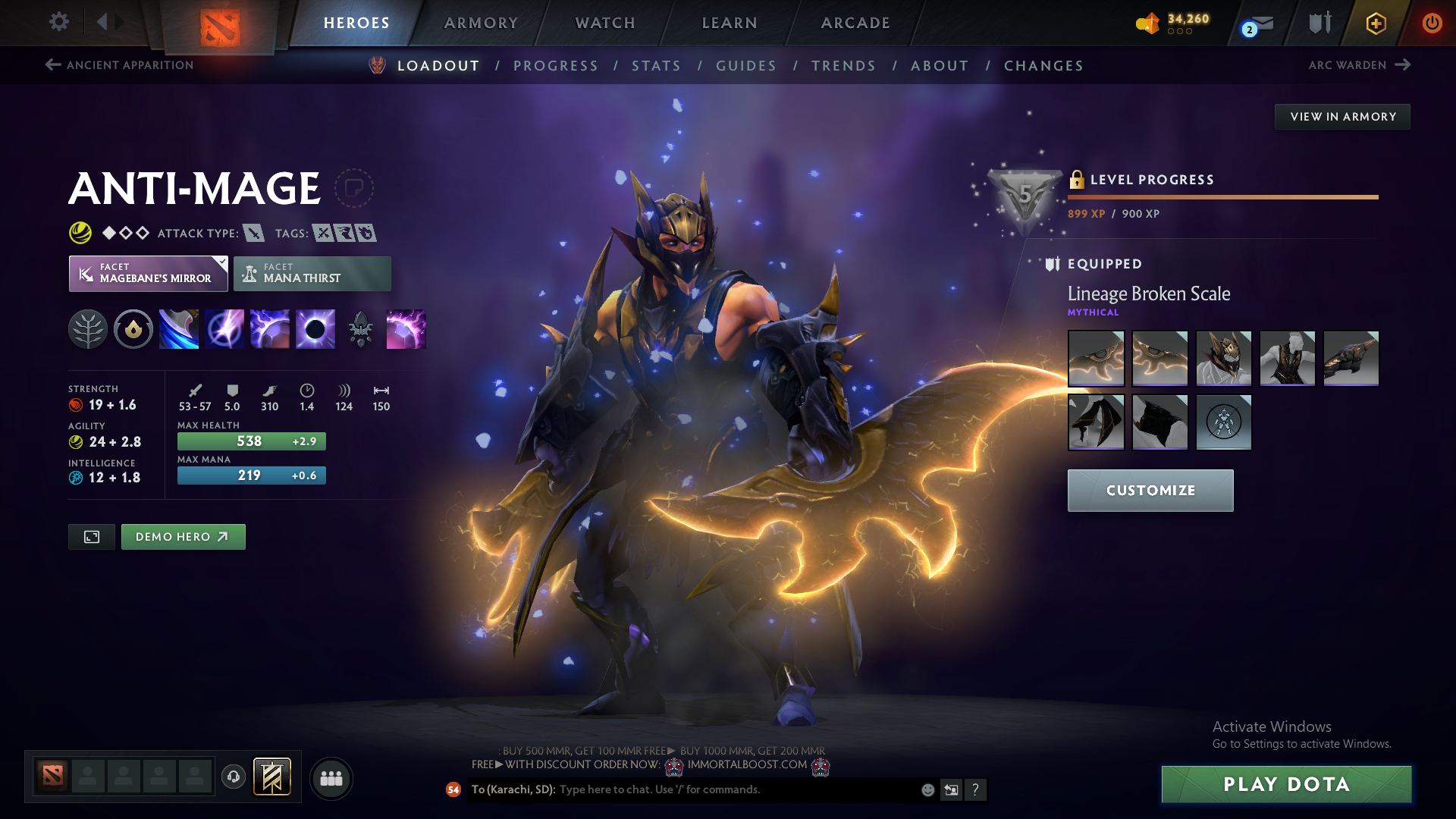The image size is (1456, 819).
Task: Toggle fullscreen hero portrait view
Action: 91,536
